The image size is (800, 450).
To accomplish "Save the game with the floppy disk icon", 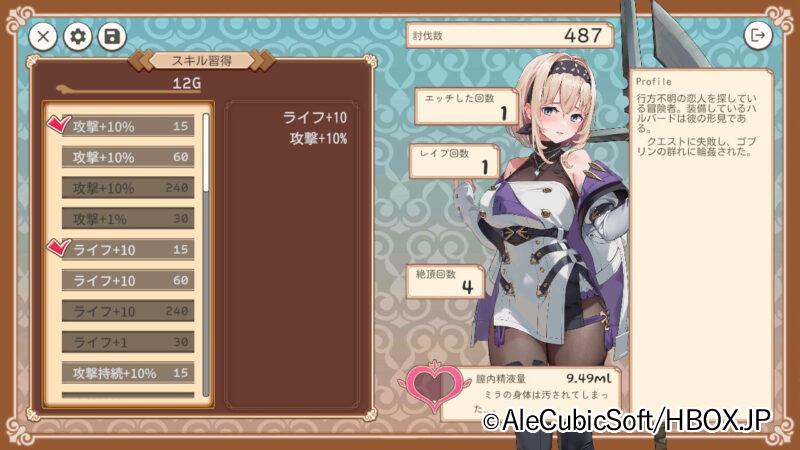I will pos(111,37).
